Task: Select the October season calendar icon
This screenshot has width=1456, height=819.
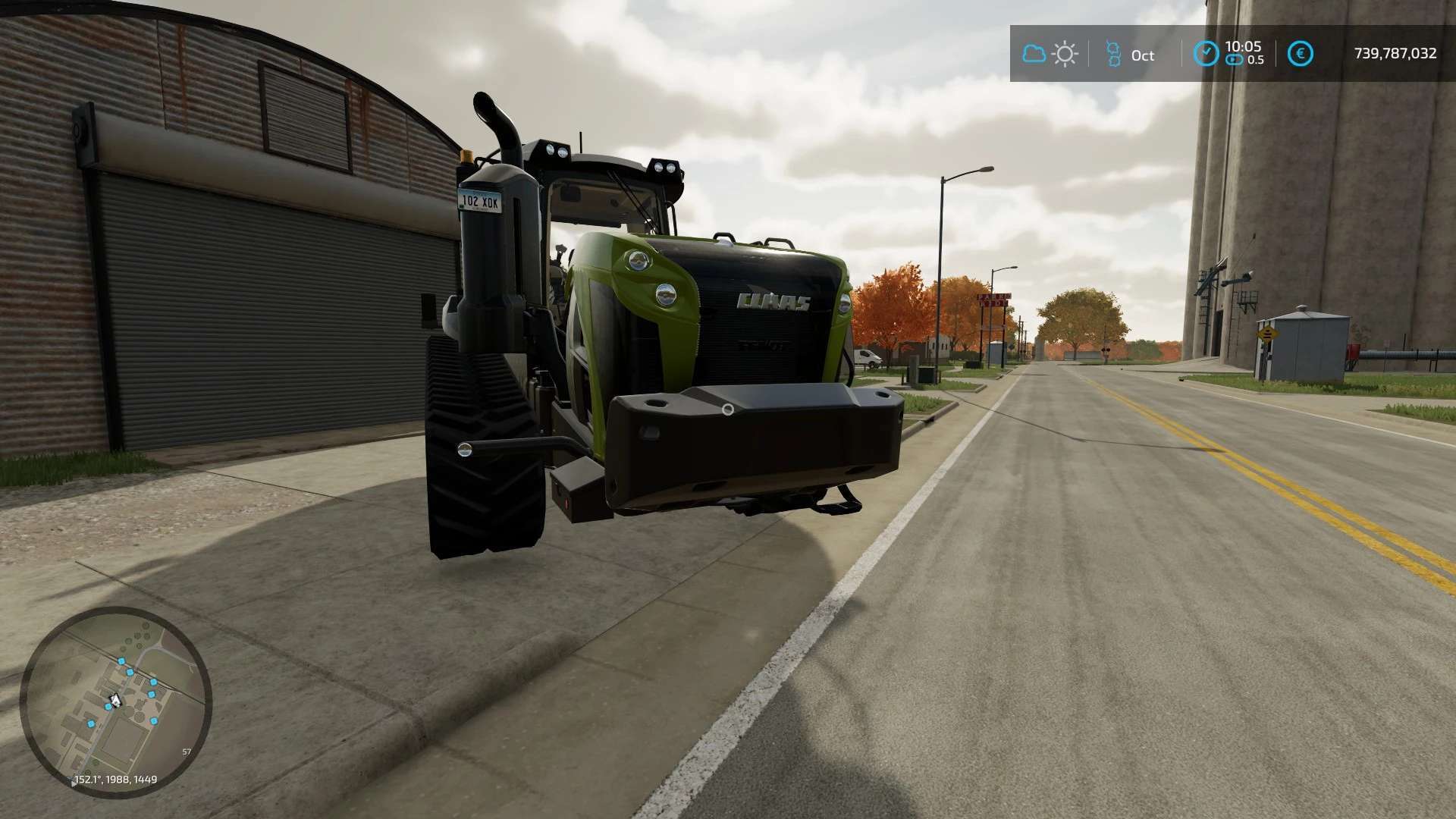Action: [x=1113, y=54]
